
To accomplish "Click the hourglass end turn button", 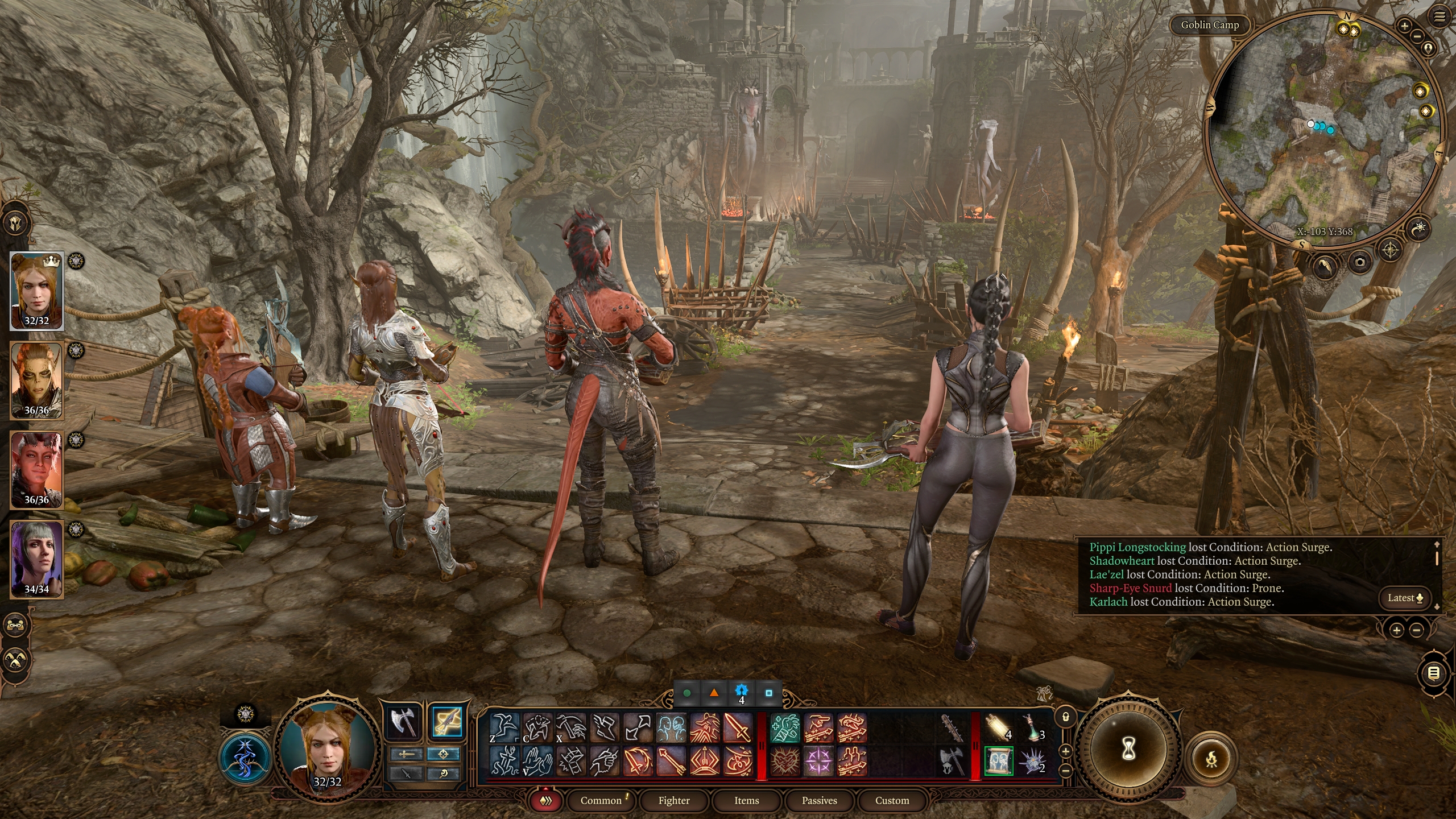I will point(1128,750).
